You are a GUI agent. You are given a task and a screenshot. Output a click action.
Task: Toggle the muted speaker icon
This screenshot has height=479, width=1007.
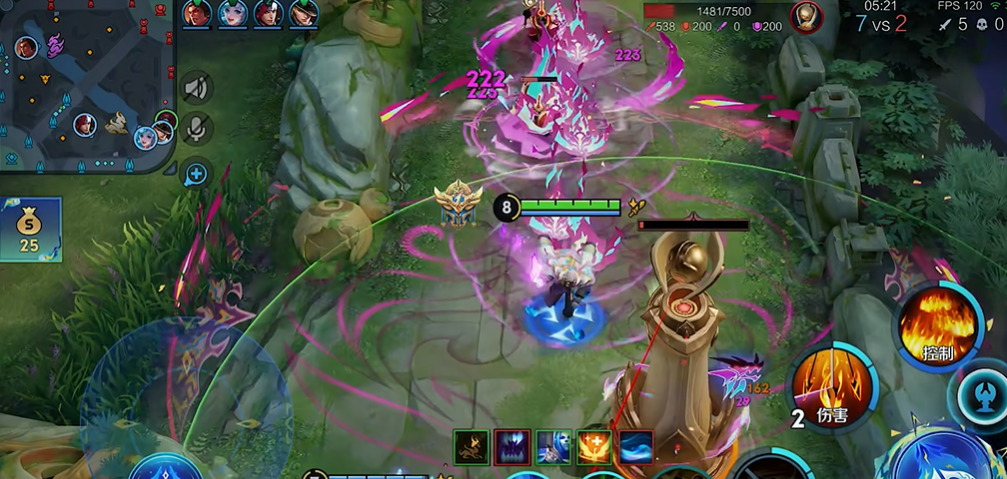[197, 88]
